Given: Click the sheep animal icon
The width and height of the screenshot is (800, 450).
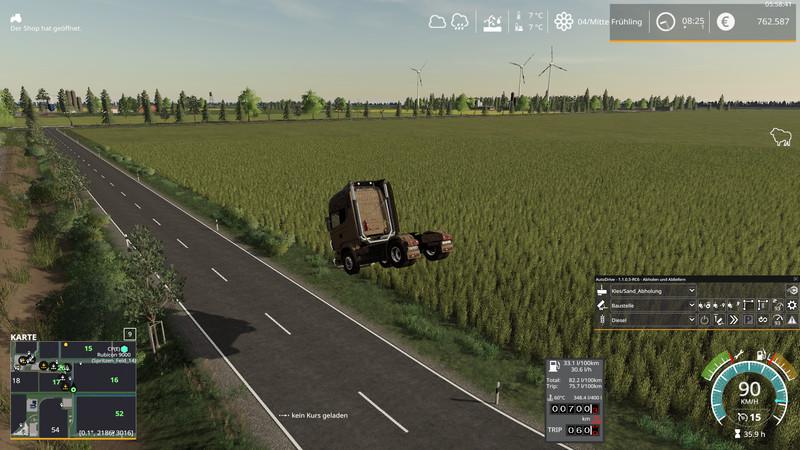Looking at the screenshot, I should [780, 137].
